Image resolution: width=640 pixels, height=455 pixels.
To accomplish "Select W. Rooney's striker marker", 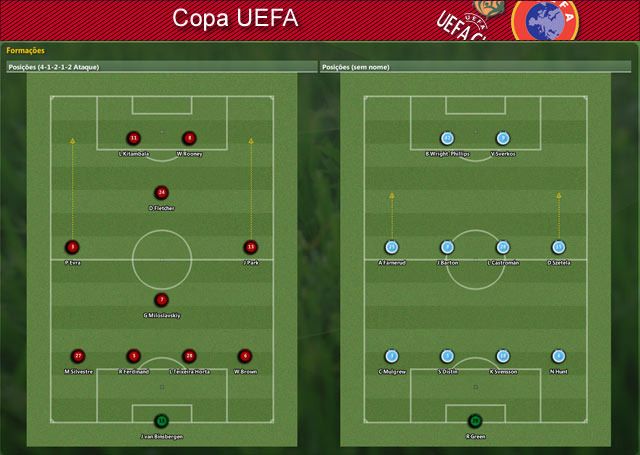I will pos(188,138).
